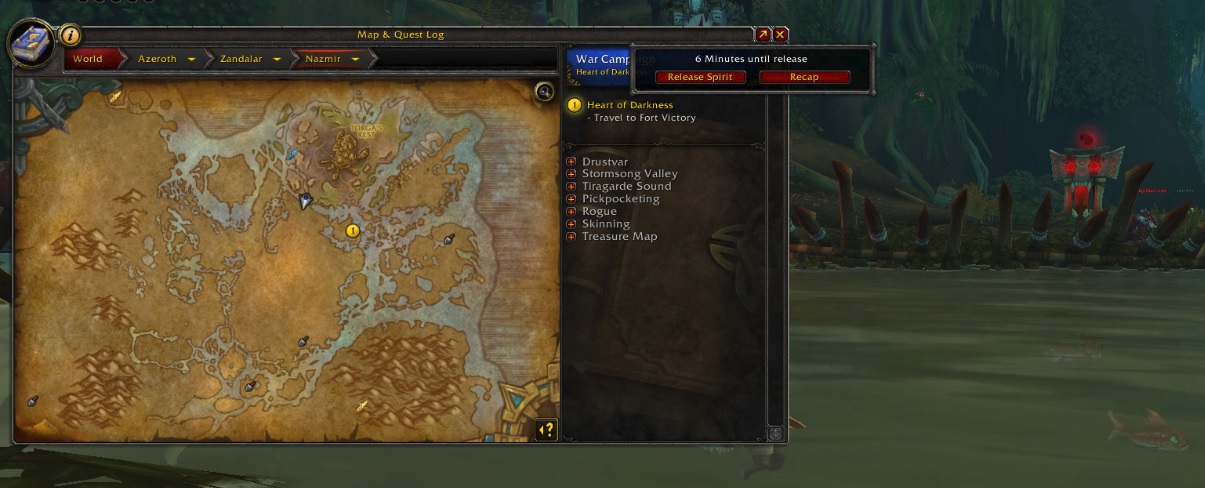Viewport: 1205px width, 488px height.
Task: Expand the Treasure Map quest category
Action: click(571, 236)
